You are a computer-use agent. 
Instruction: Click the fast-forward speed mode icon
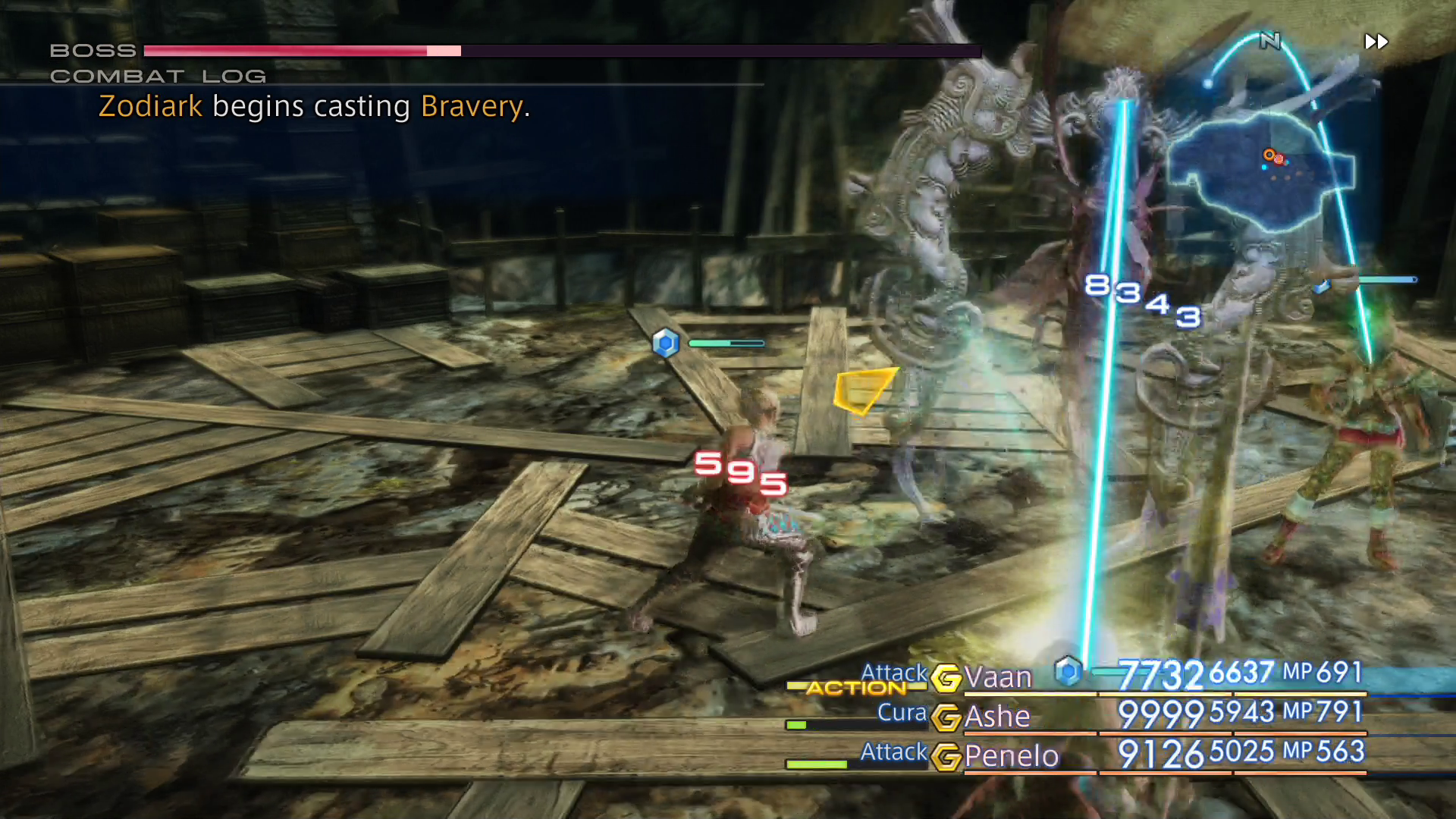click(1376, 42)
